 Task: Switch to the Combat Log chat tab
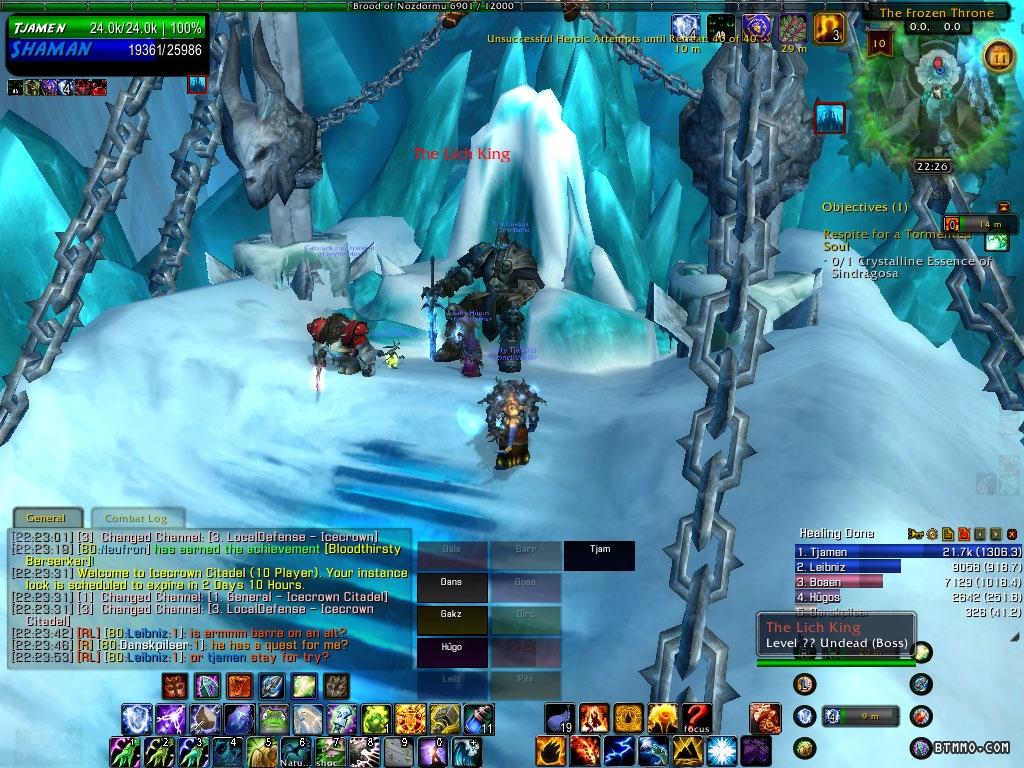[138, 518]
